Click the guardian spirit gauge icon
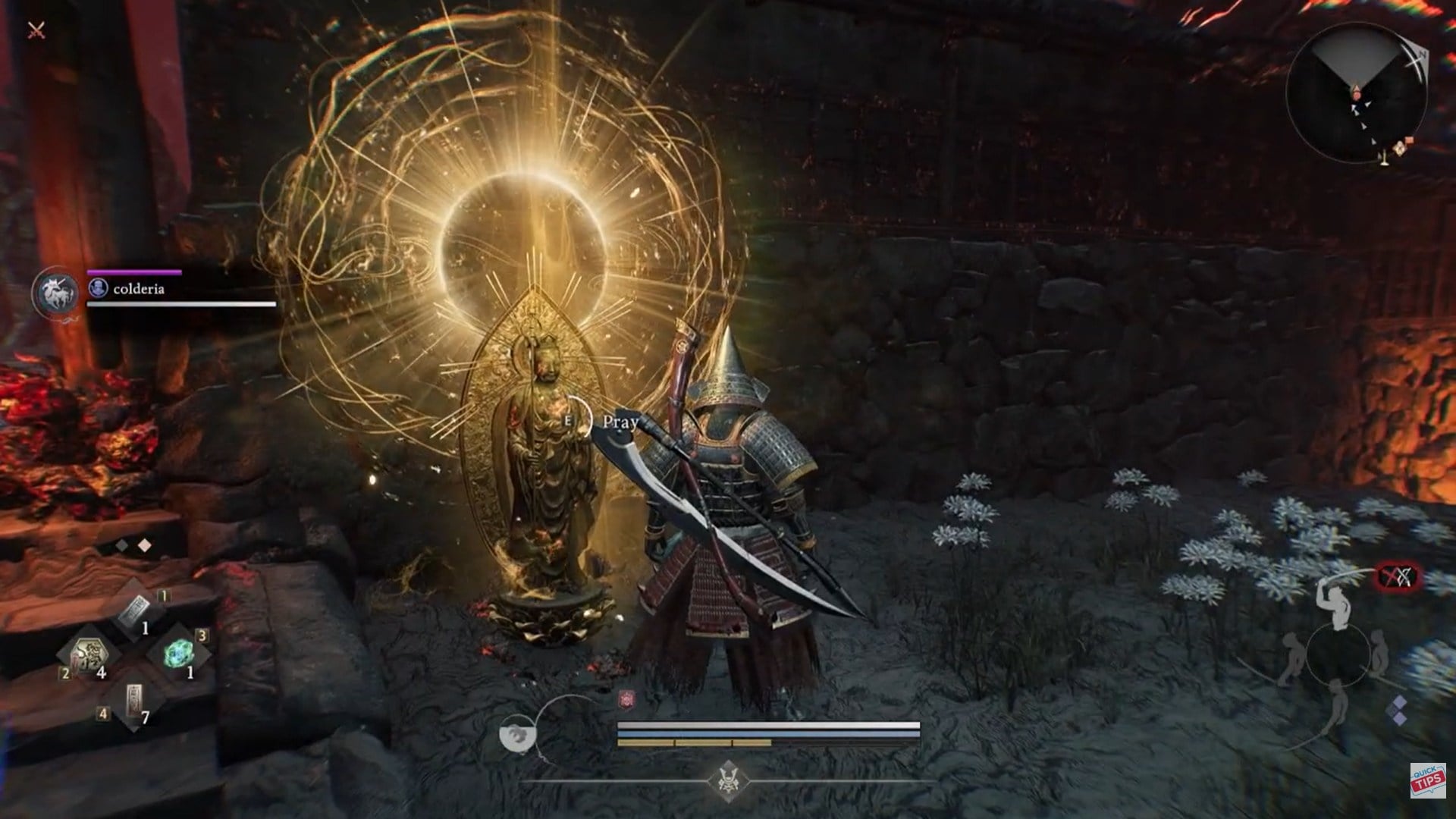The width and height of the screenshot is (1456, 819). coord(518,733)
